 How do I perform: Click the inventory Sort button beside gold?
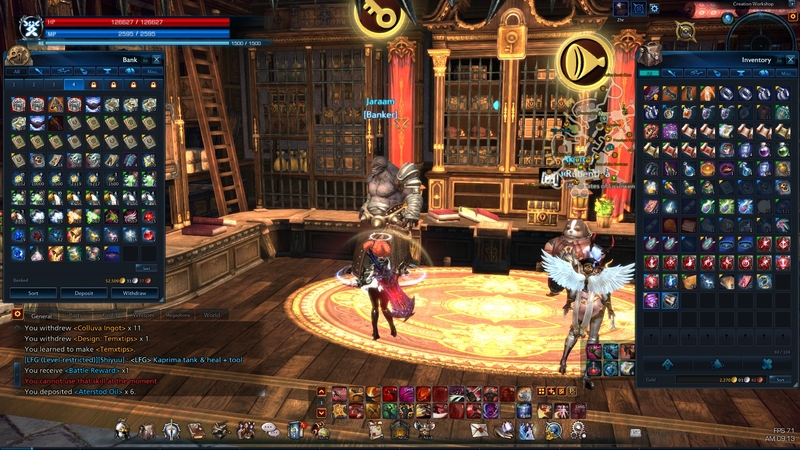tap(781, 379)
